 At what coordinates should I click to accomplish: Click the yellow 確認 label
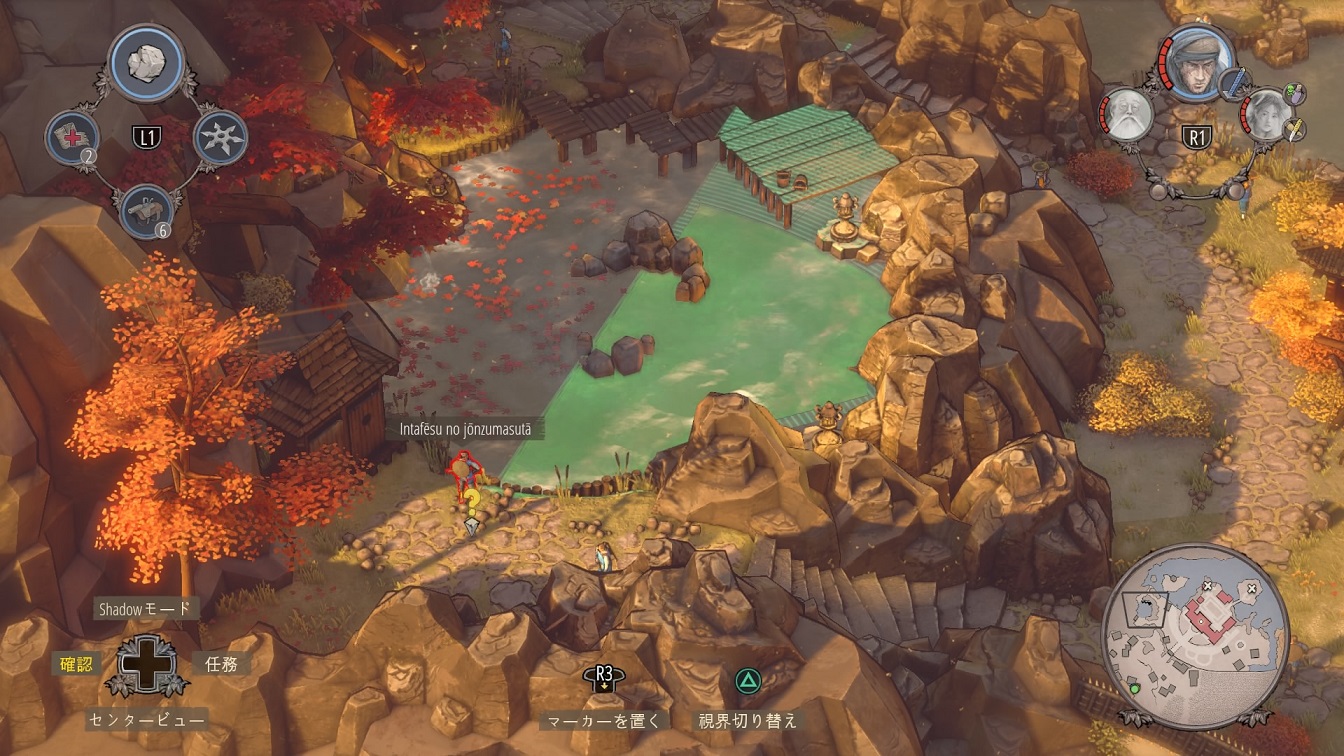tap(76, 663)
